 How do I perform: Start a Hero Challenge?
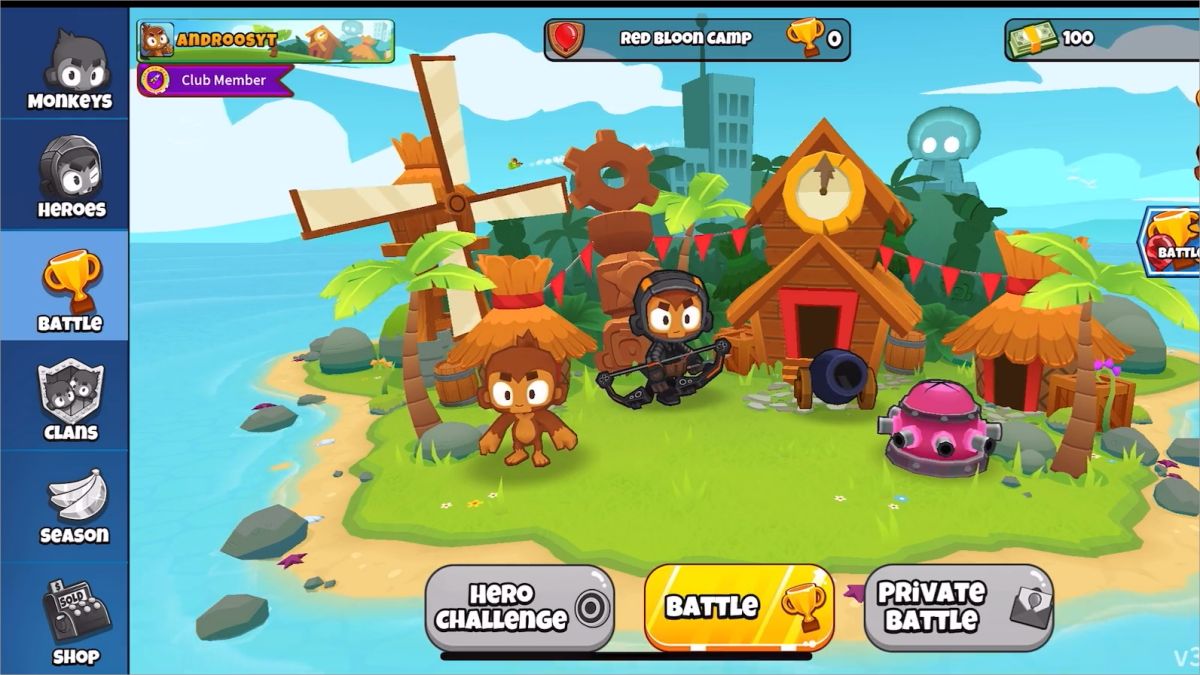click(x=519, y=608)
